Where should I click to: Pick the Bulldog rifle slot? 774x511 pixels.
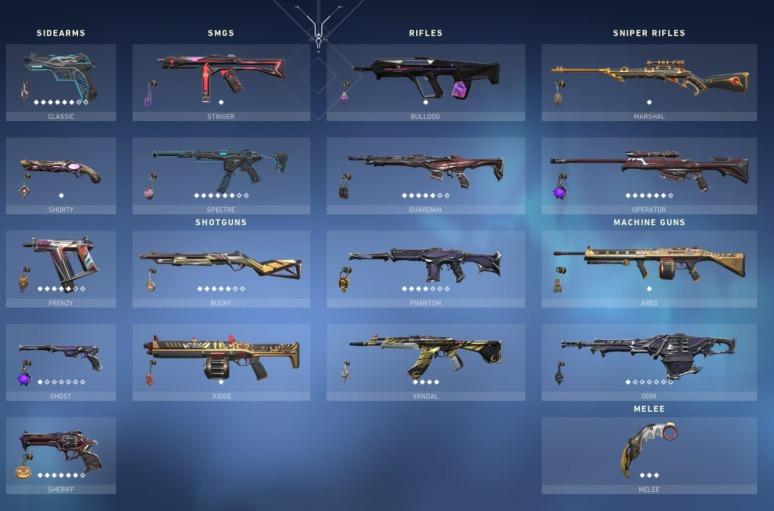(x=425, y=81)
